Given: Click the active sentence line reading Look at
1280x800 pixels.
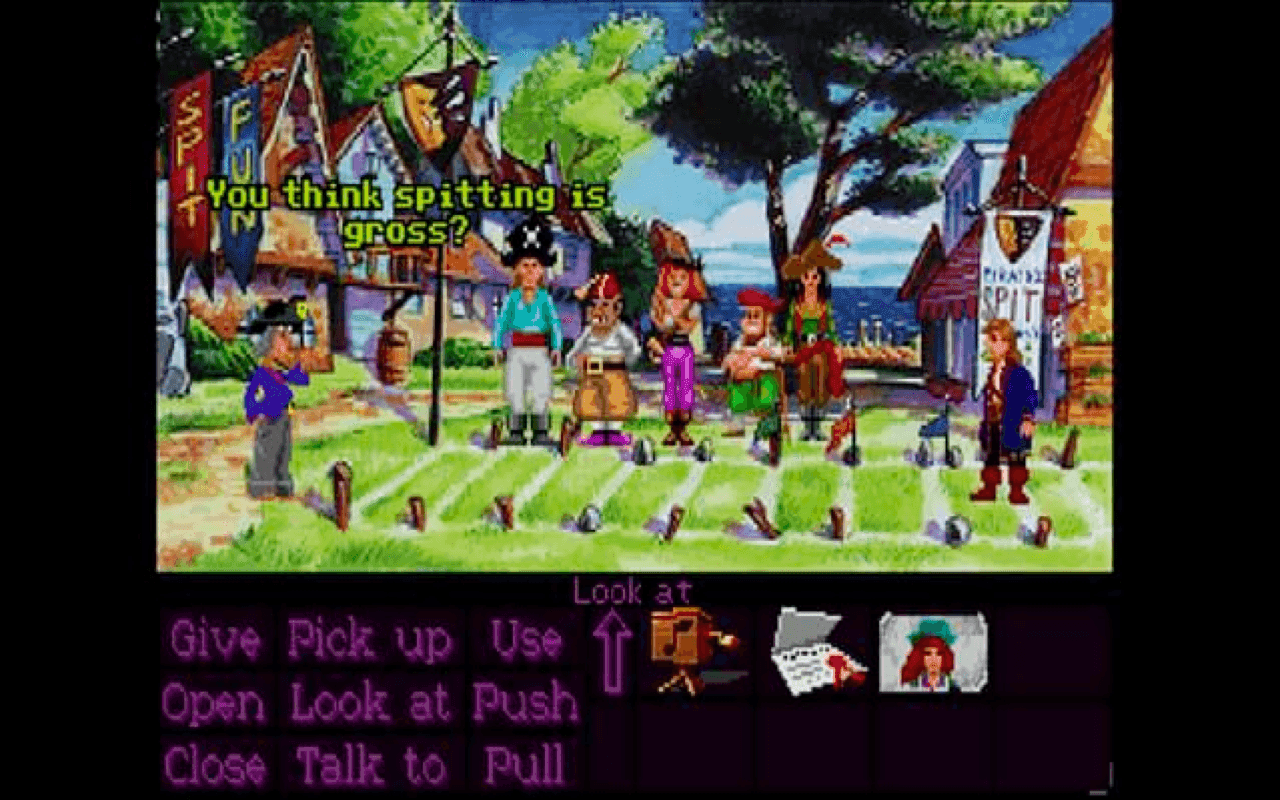Looking at the screenshot, I should coord(633,591).
